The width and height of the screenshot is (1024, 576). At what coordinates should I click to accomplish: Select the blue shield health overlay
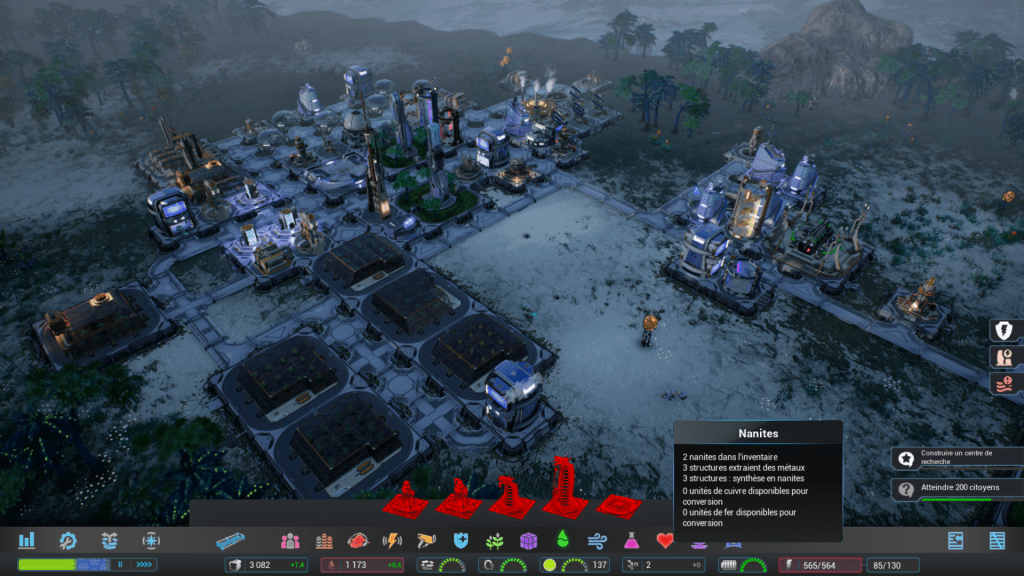pyautogui.click(x=460, y=541)
